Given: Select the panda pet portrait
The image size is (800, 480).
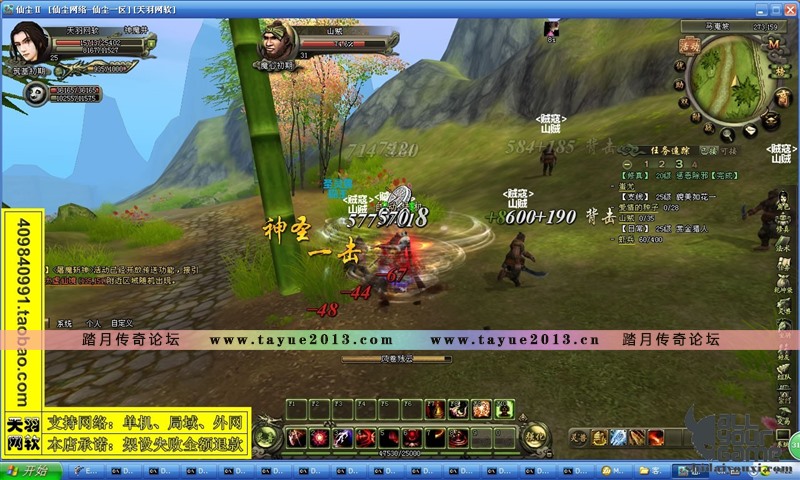Looking at the screenshot, I should (36, 93).
